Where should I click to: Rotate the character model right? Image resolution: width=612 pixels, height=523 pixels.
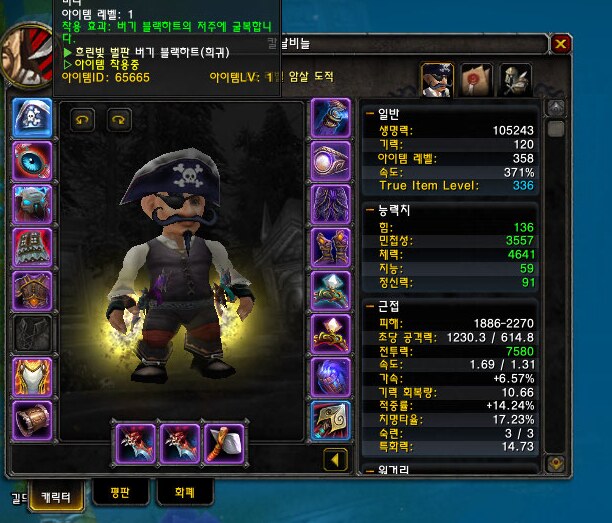[x=119, y=120]
